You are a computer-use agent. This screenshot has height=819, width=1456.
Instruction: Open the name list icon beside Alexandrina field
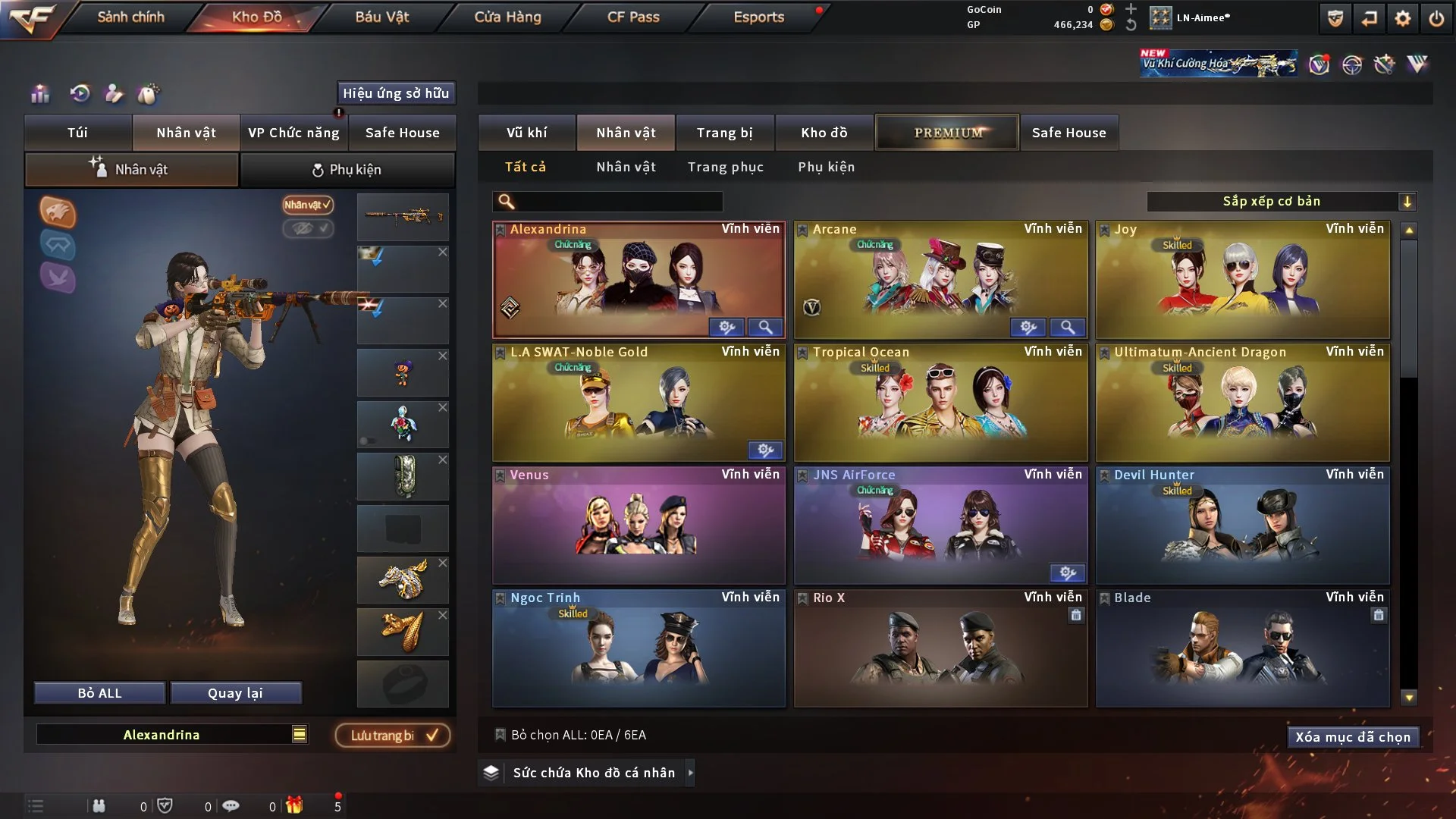coord(300,734)
